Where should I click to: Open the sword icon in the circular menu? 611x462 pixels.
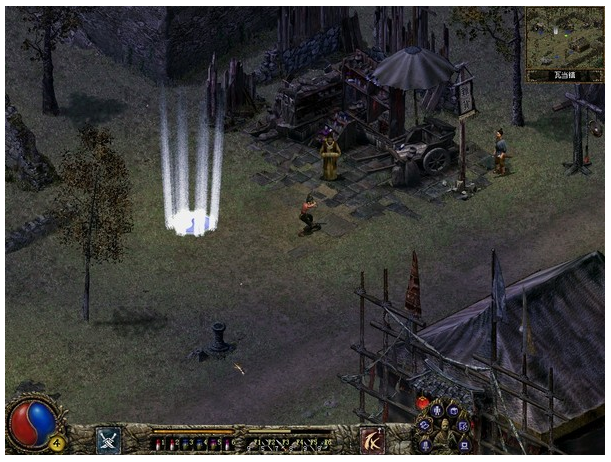pyautogui.click(x=426, y=446)
